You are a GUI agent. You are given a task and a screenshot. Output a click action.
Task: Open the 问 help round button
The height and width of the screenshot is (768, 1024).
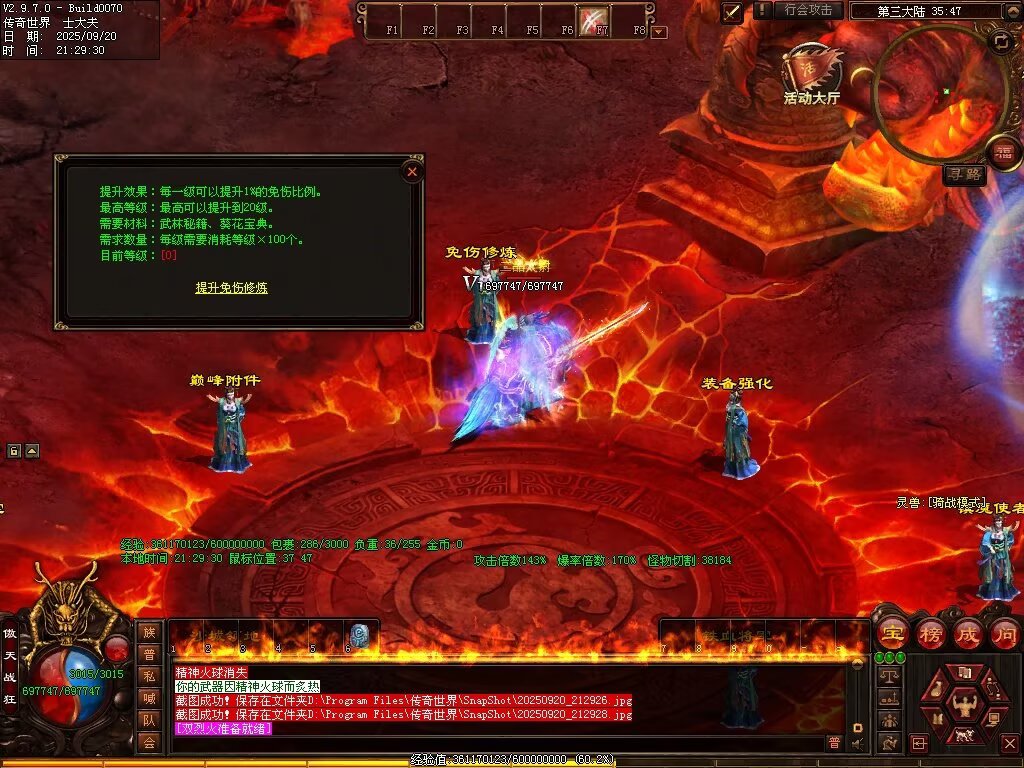pos(1005,633)
